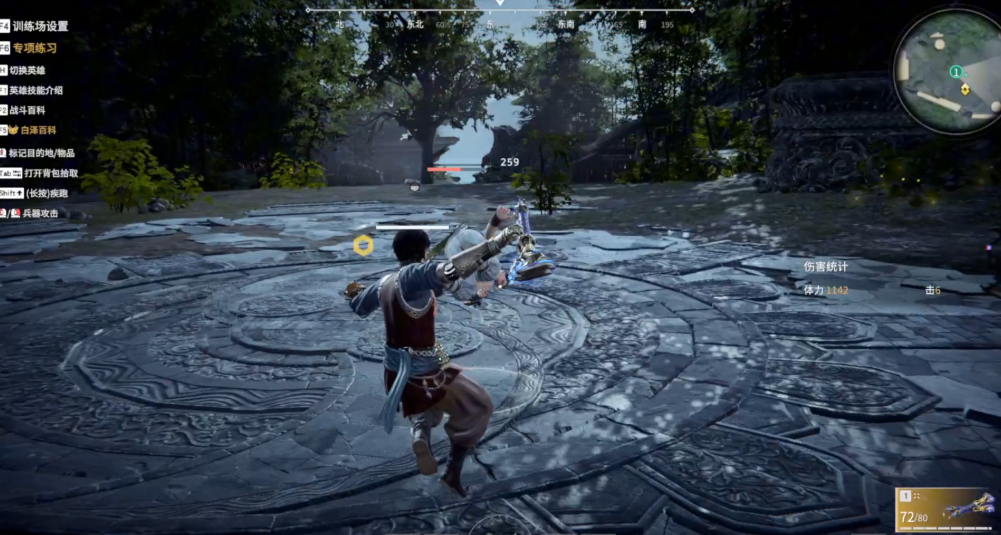
Task: Open the 伤害统计 damage statistics panel
Action: pyautogui.click(x=825, y=267)
